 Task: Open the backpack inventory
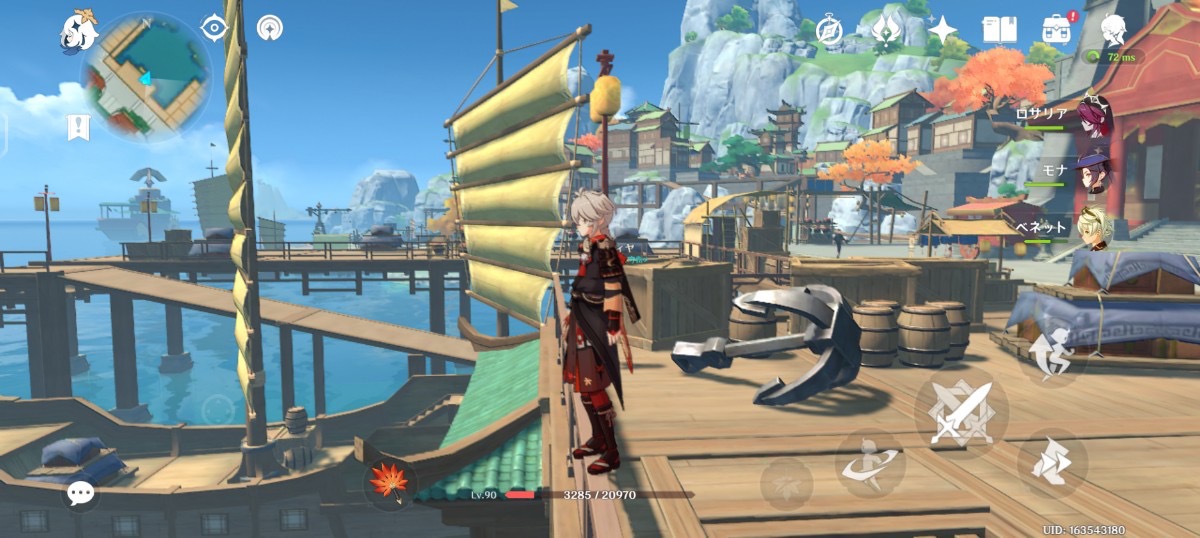tap(1057, 29)
